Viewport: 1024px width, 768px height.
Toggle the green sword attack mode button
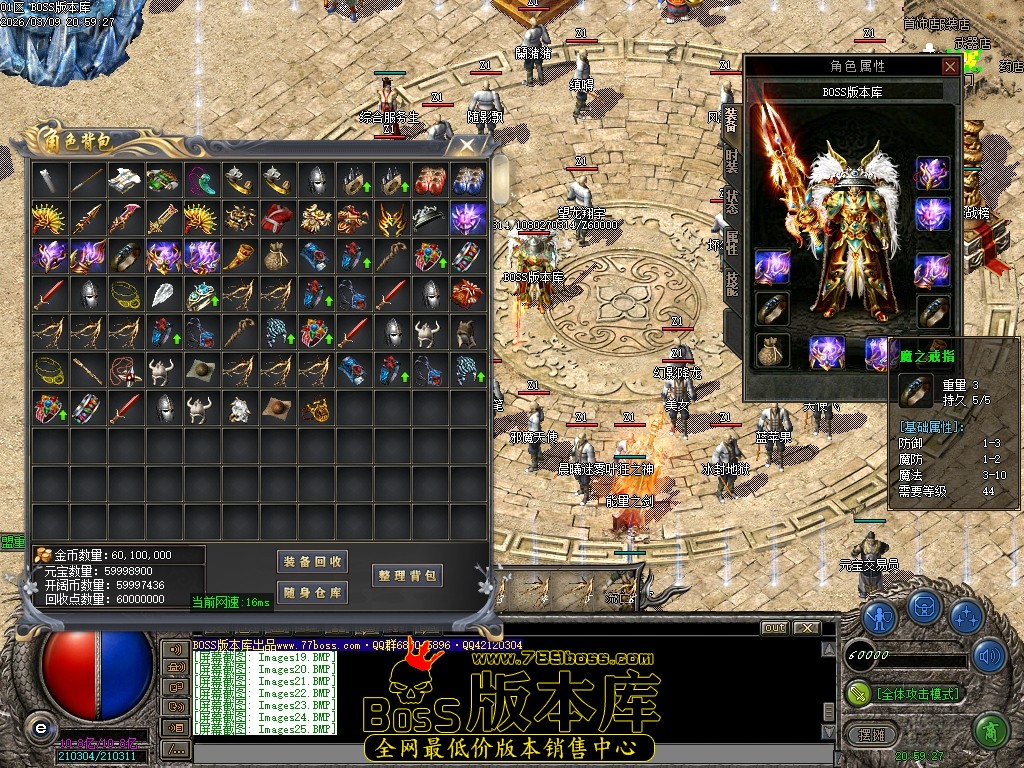point(859,692)
